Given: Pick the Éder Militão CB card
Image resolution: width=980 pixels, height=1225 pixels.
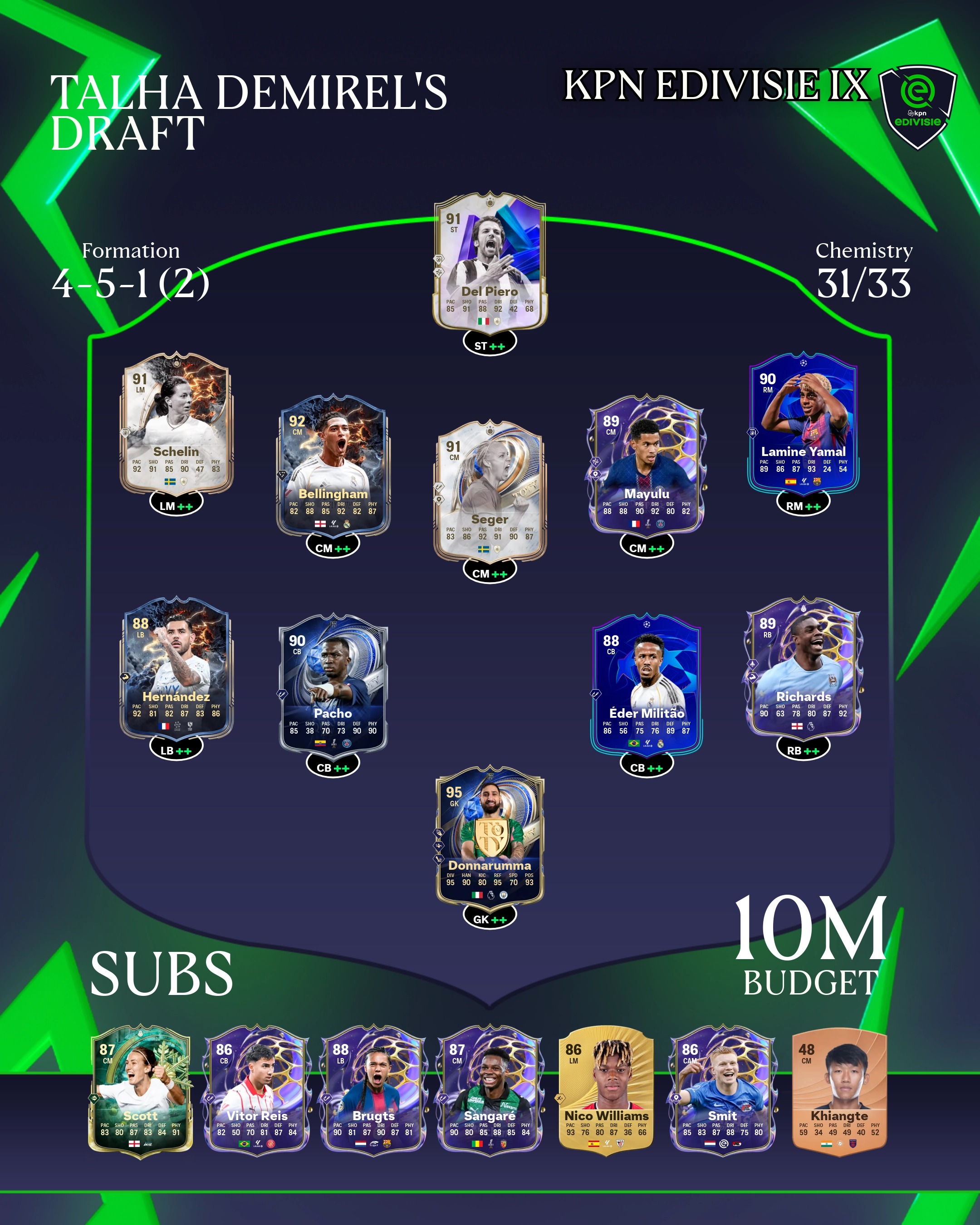Looking at the screenshot, I should point(647,684).
